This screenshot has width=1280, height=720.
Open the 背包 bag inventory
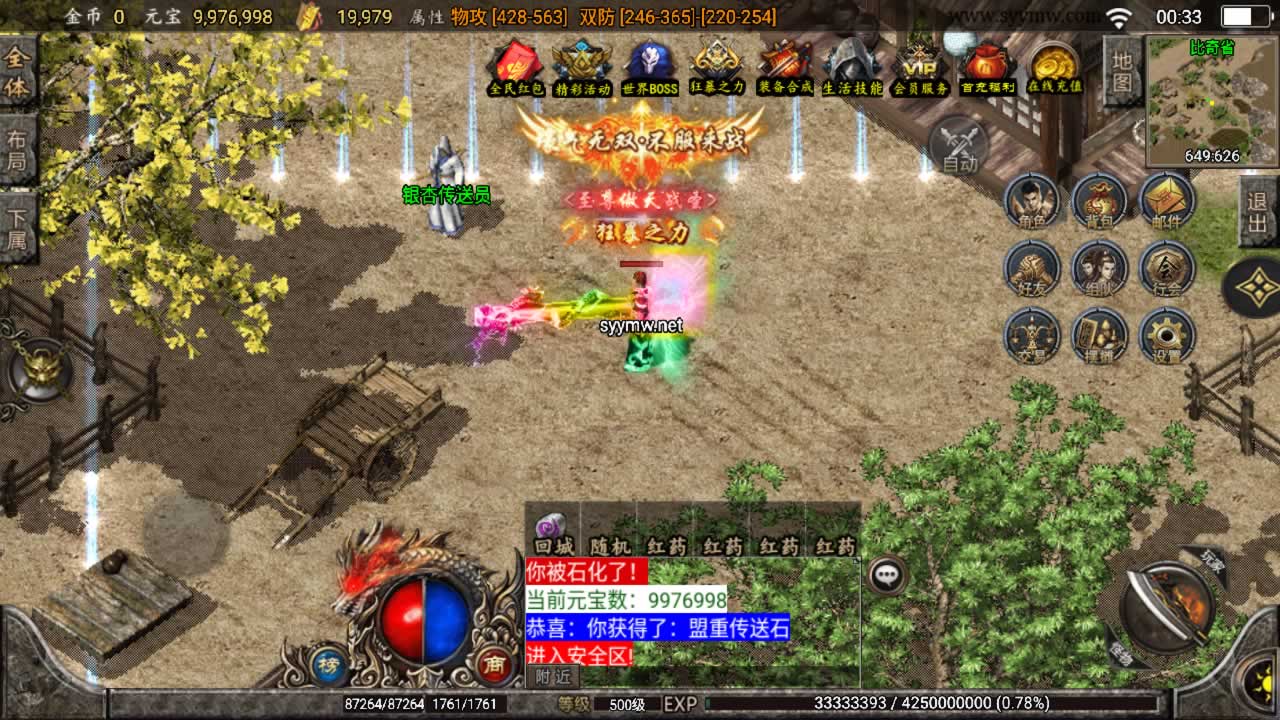(1099, 202)
